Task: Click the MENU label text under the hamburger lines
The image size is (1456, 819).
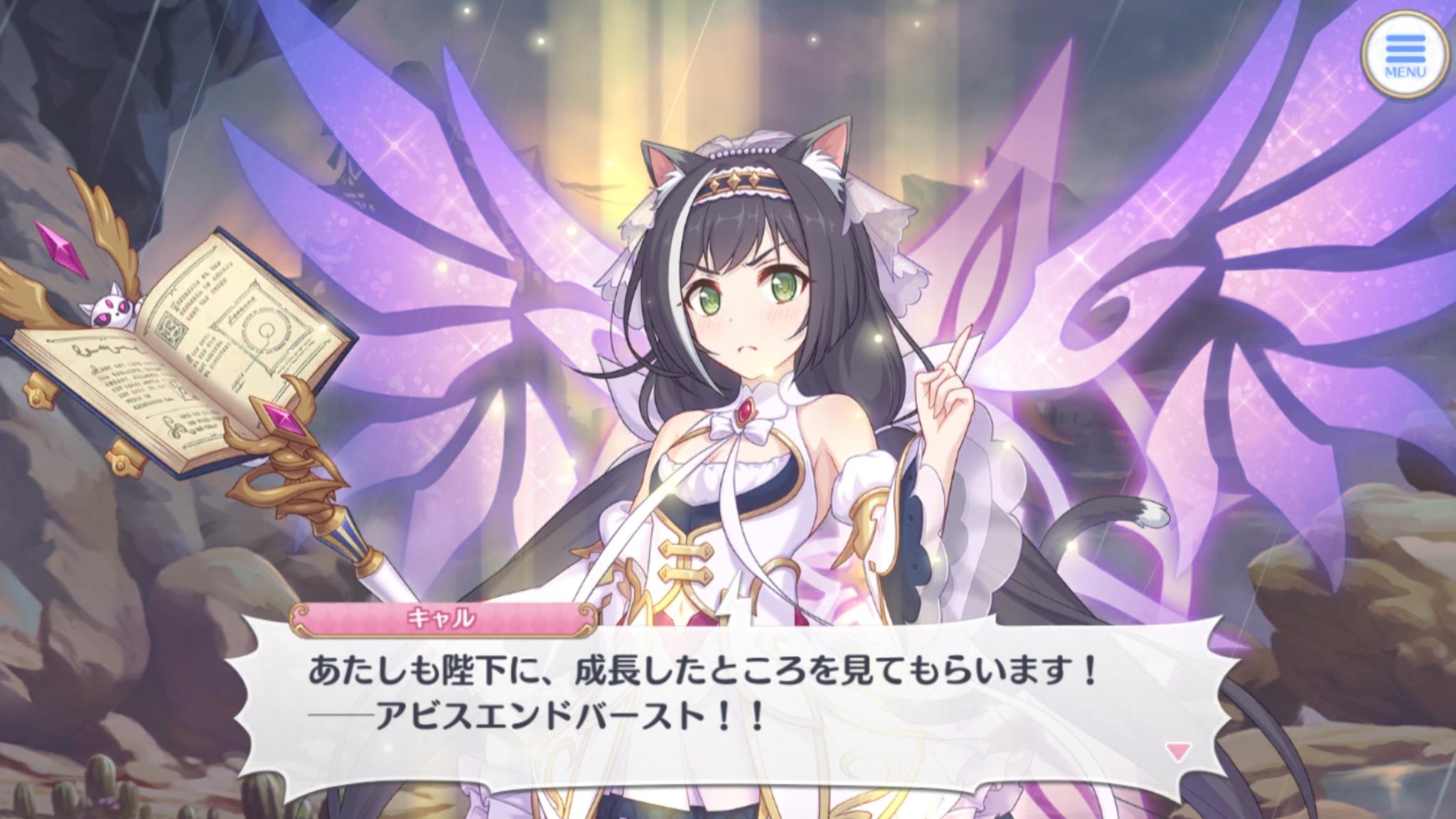Action: 1404,71
